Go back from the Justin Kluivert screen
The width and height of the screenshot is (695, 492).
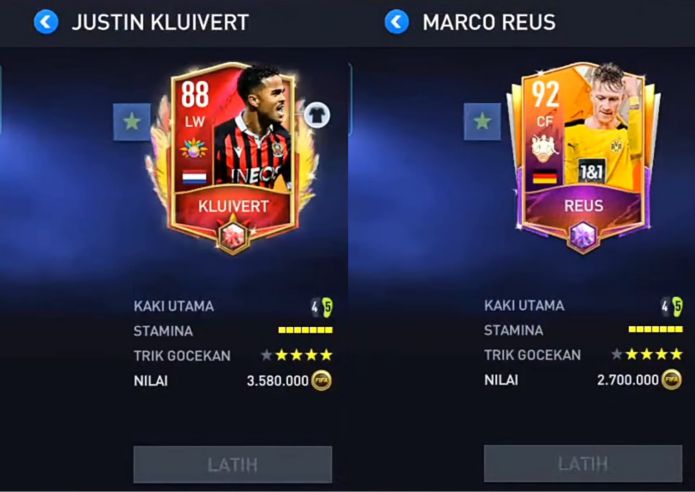point(46,21)
